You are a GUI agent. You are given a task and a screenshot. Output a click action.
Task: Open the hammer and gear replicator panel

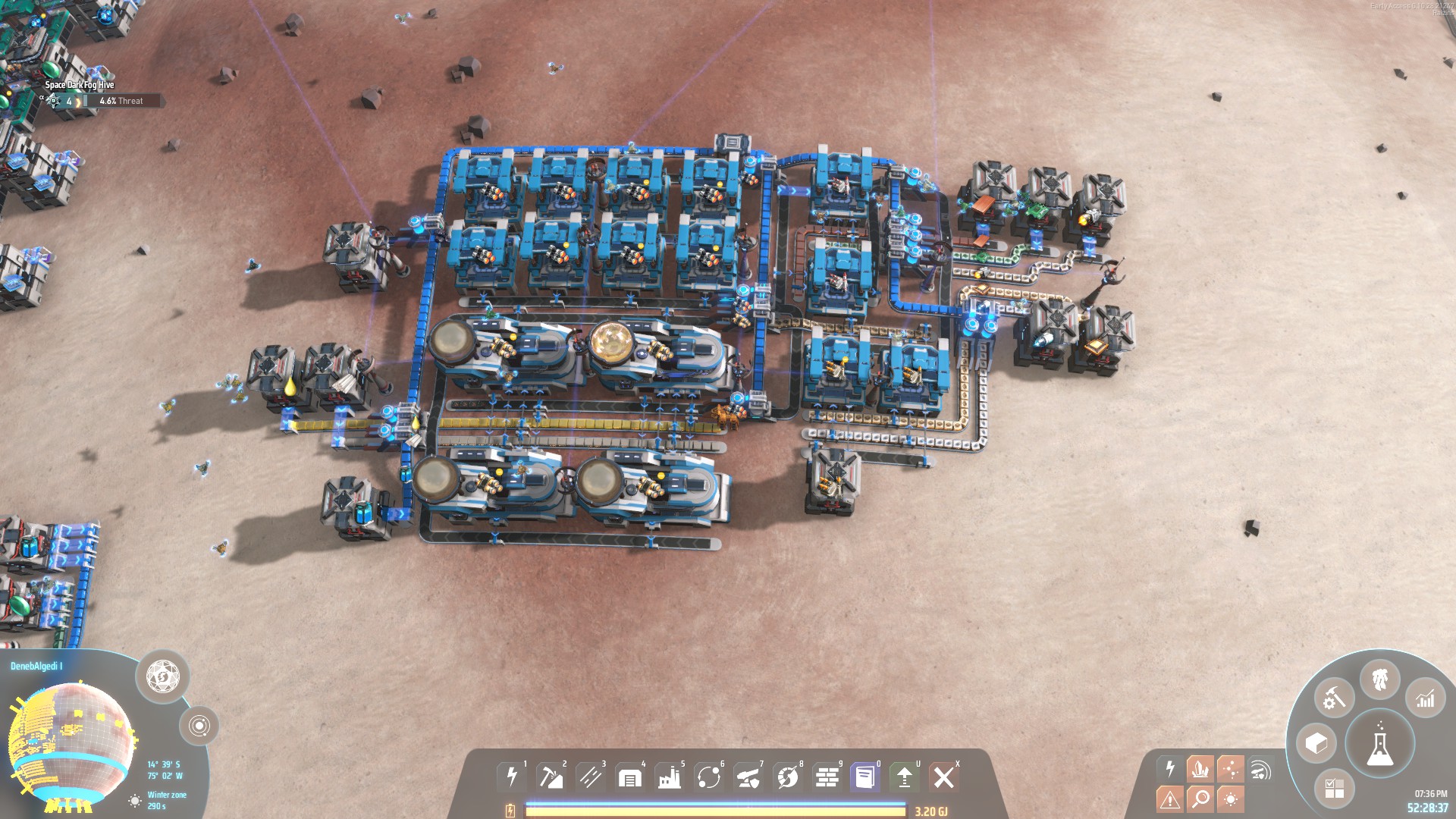point(1334,698)
